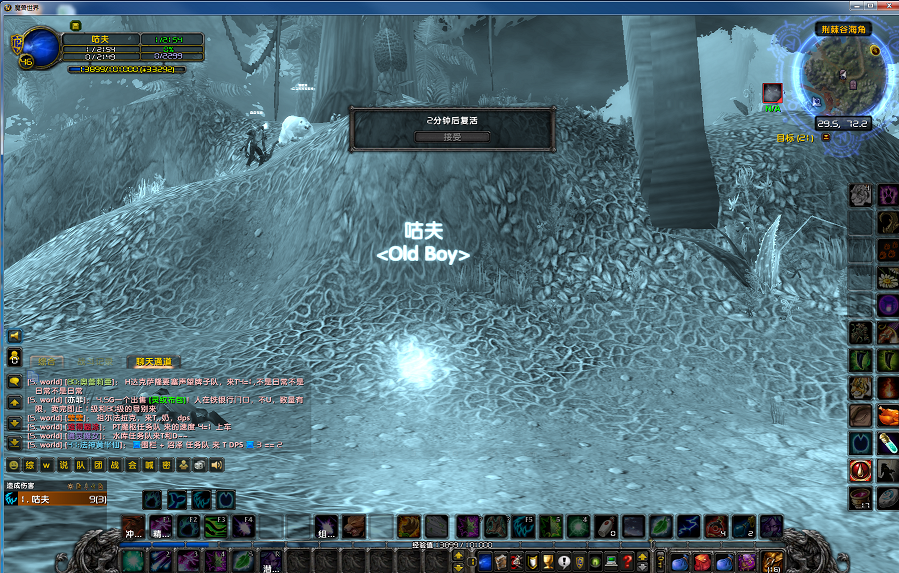Viewport: 899px width, 573px height.
Task: Choose the 团 (raid) chat channel button
Action: [x=98, y=465]
